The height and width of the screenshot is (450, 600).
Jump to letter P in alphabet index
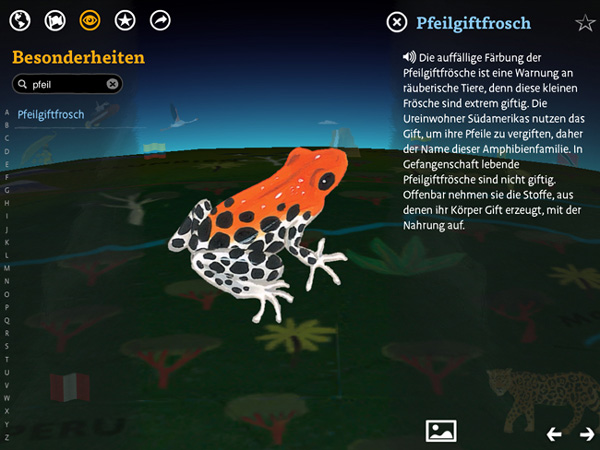7,307
